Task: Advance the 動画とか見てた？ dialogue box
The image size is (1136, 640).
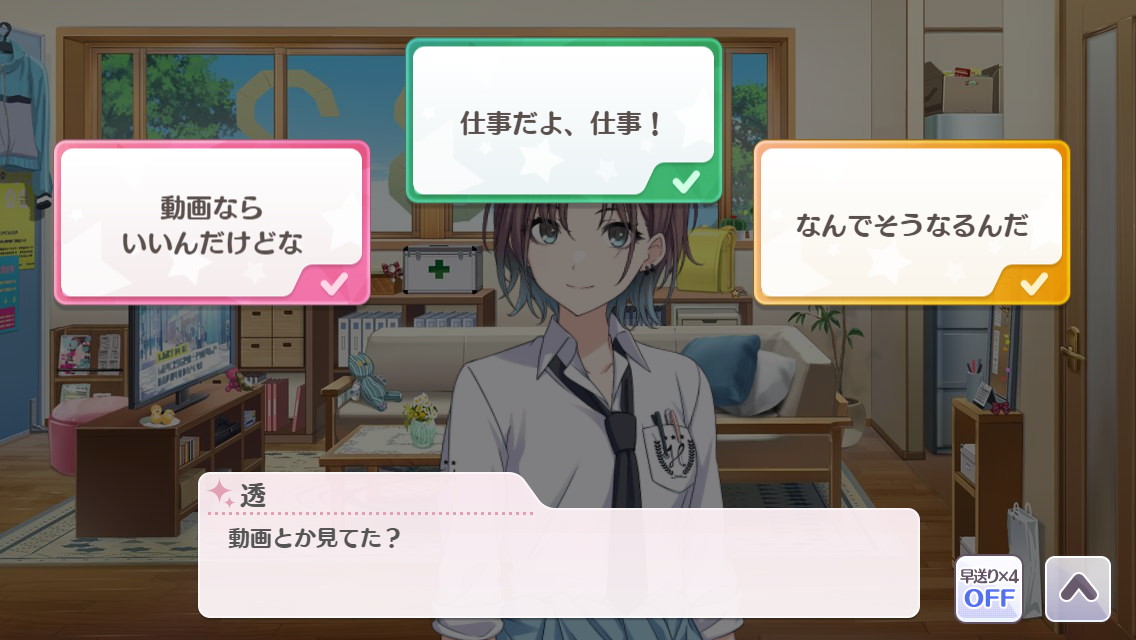Action: 558,562
